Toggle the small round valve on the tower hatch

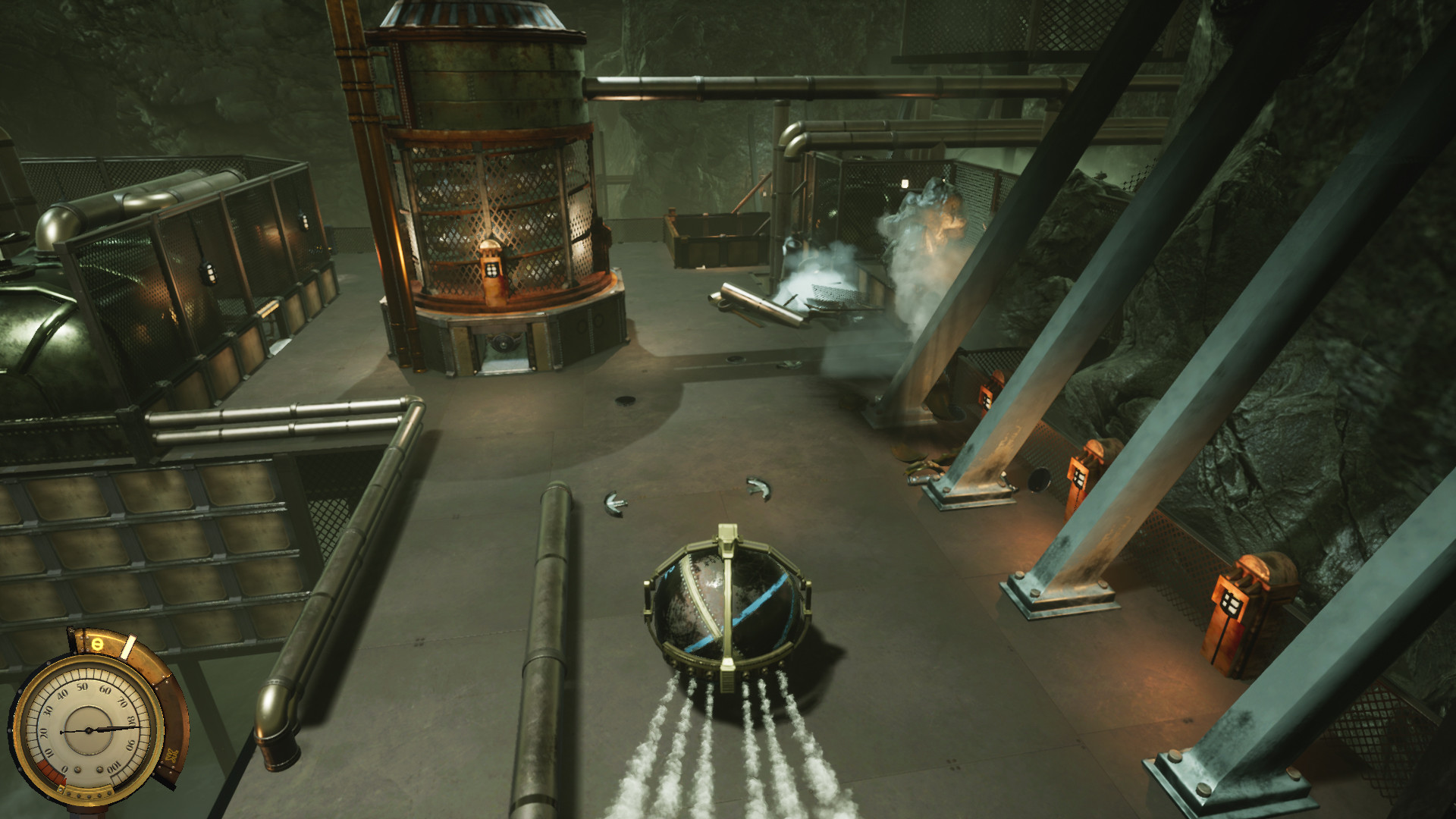(504, 344)
